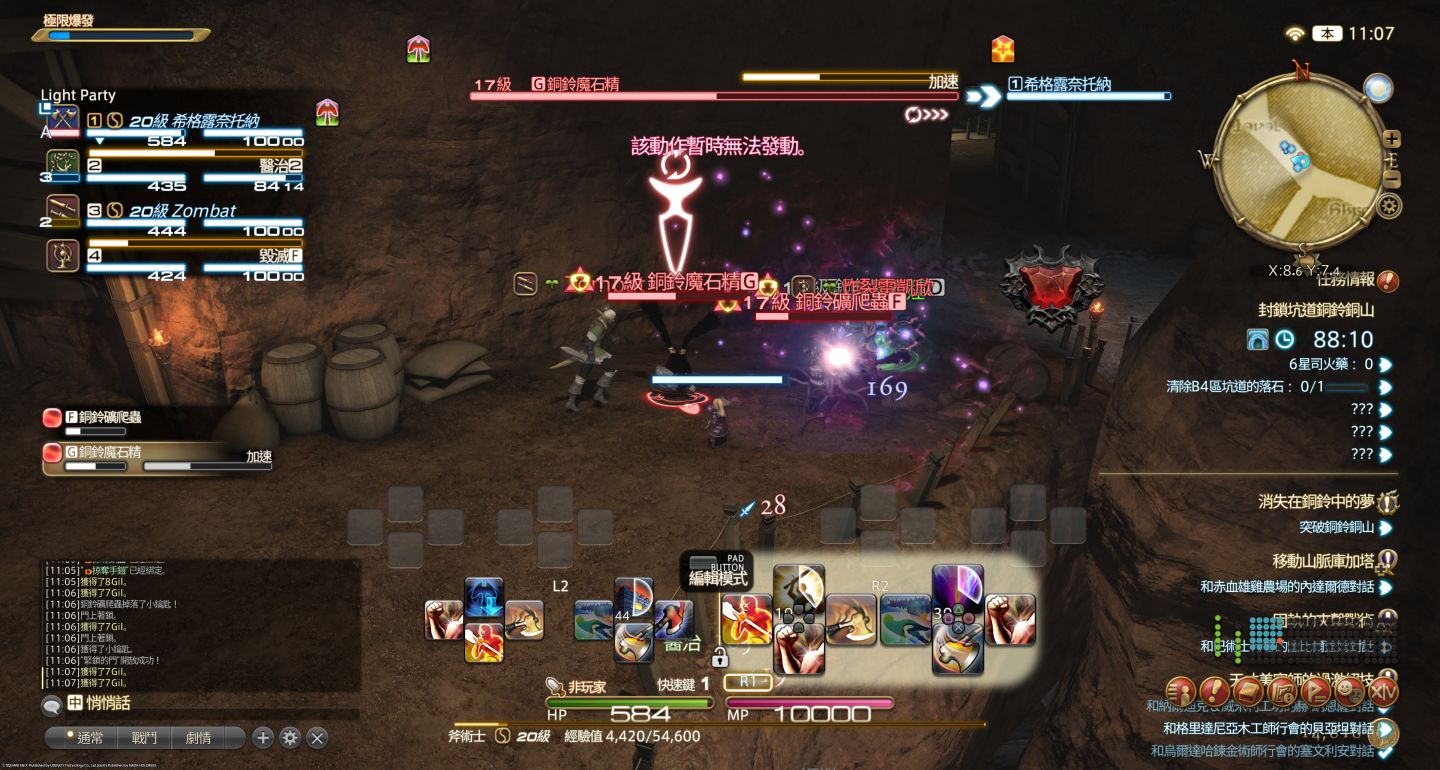Zoom out the minimap with minus button
Image resolution: width=1440 pixels, height=770 pixels.
[1391, 180]
